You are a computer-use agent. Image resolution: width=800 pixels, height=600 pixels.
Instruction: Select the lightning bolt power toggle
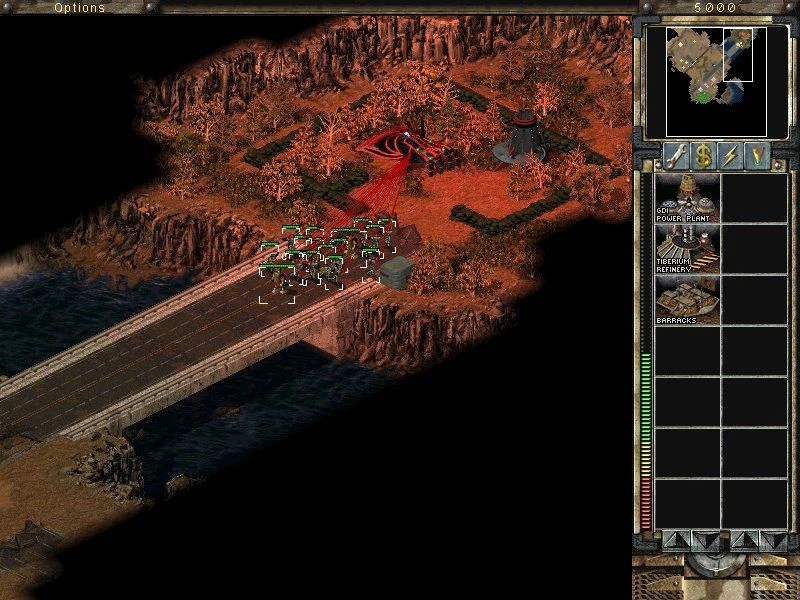[729, 156]
